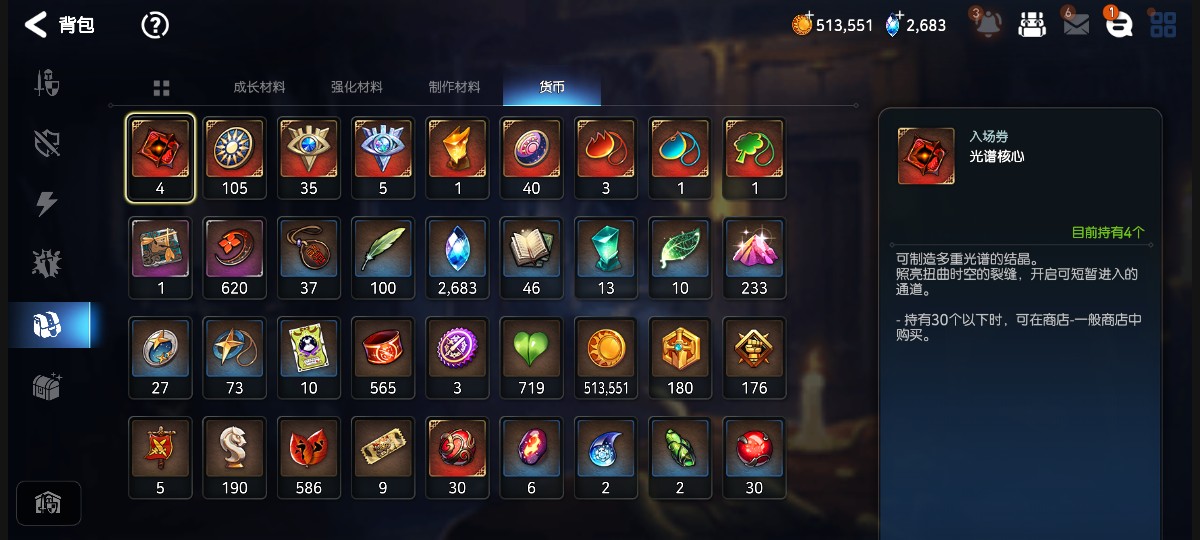
Task: Choose the lightning bolt sidebar category
Action: (x=47, y=203)
